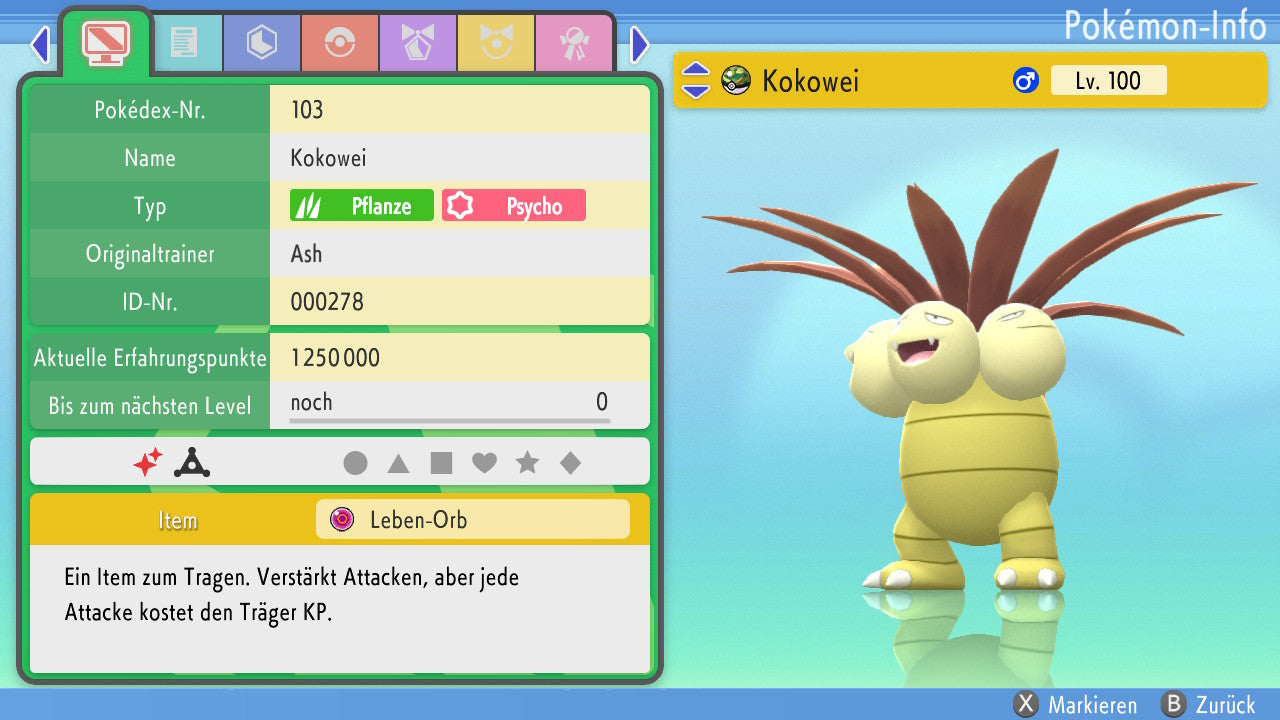
Task: Toggle the triangle marking
Action: pos(398,463)
